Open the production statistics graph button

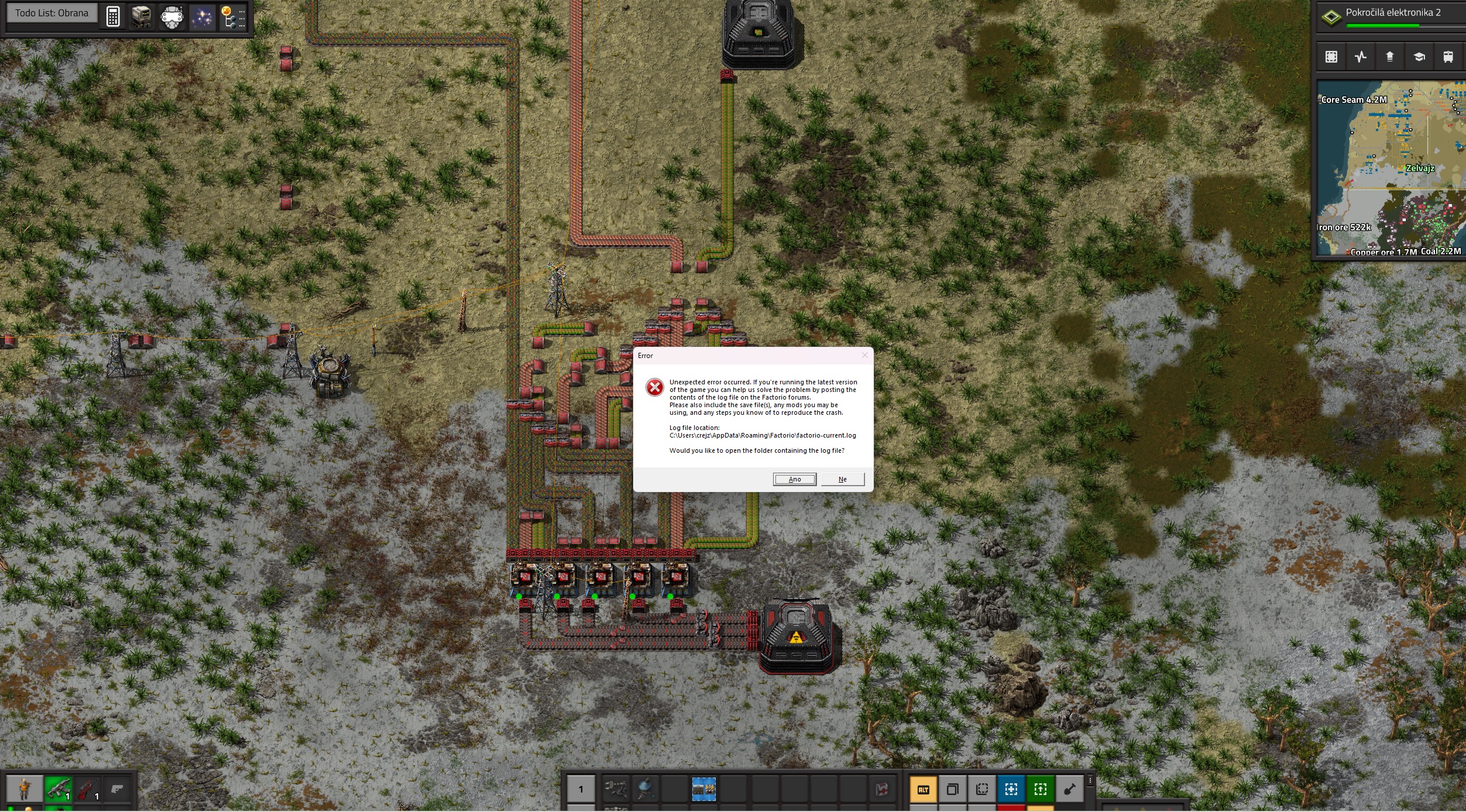[1361, 57]
